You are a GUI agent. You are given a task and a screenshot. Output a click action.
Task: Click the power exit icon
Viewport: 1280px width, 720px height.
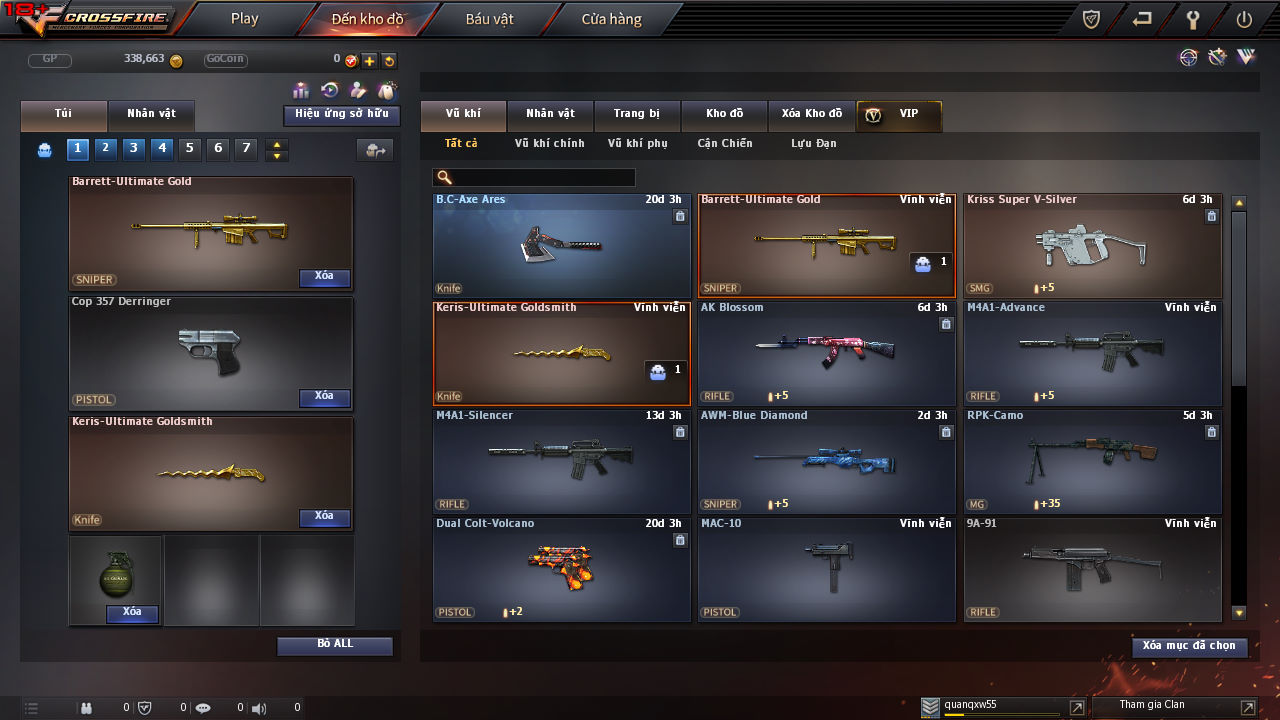[x=1244, y=19]
